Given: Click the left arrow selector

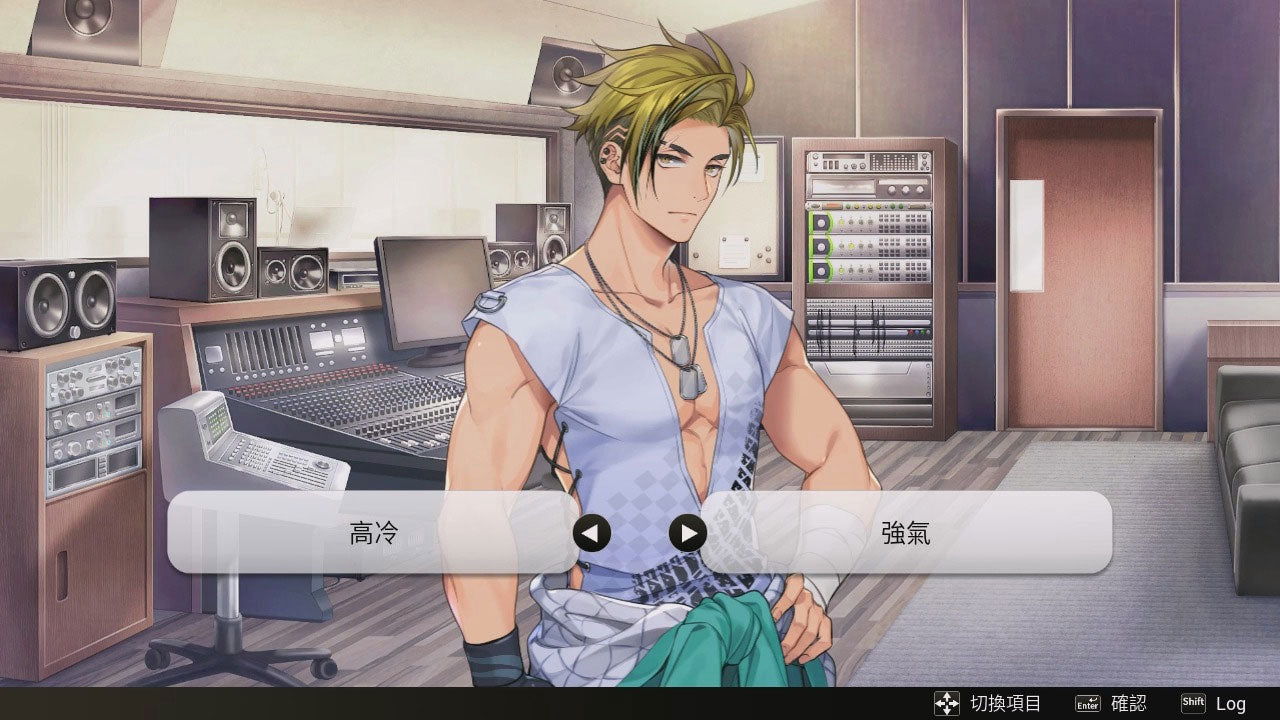Looking at the screenshot, I should pos(591,533).
